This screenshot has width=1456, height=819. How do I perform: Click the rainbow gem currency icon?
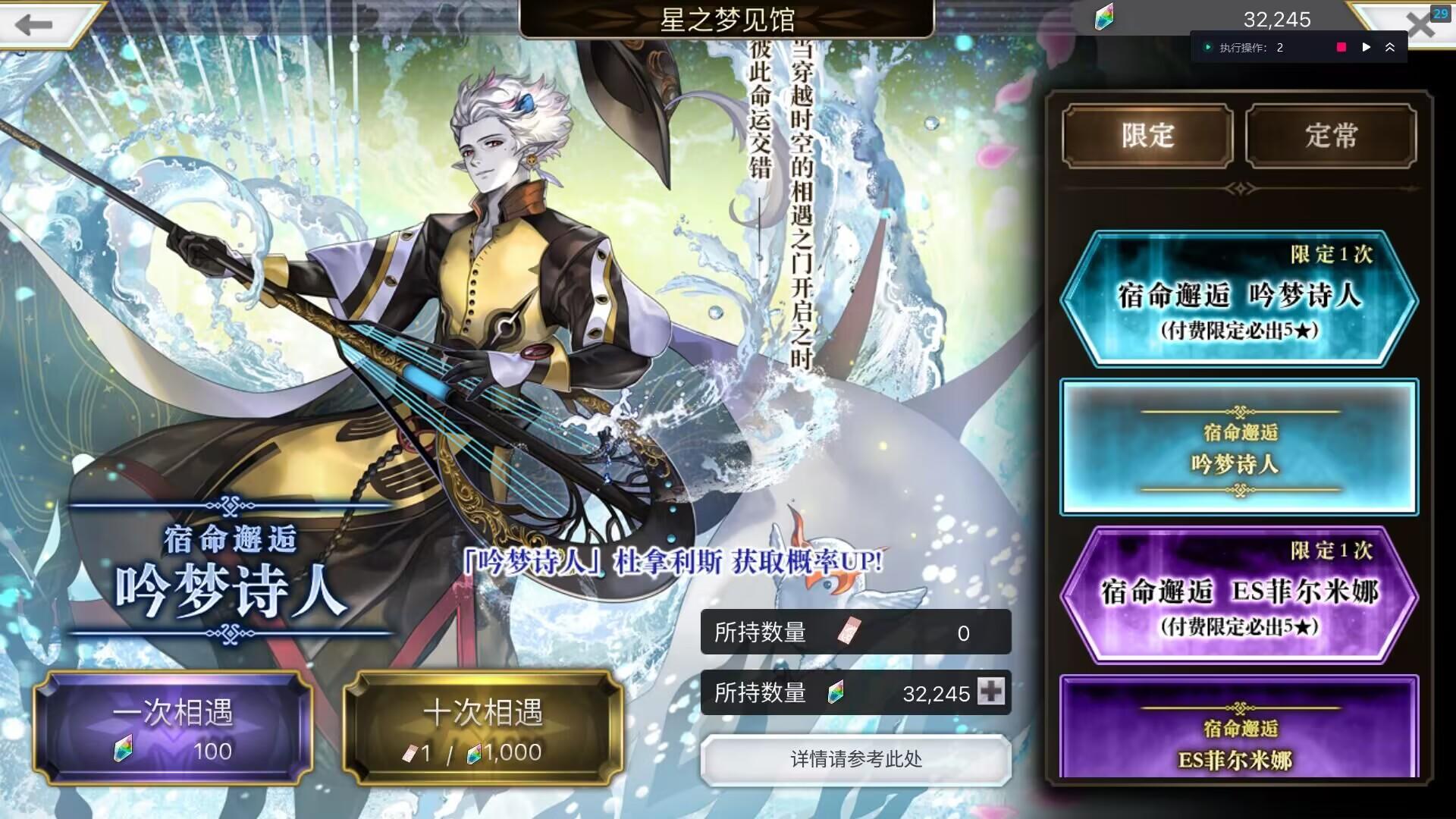coord(1103,20)
